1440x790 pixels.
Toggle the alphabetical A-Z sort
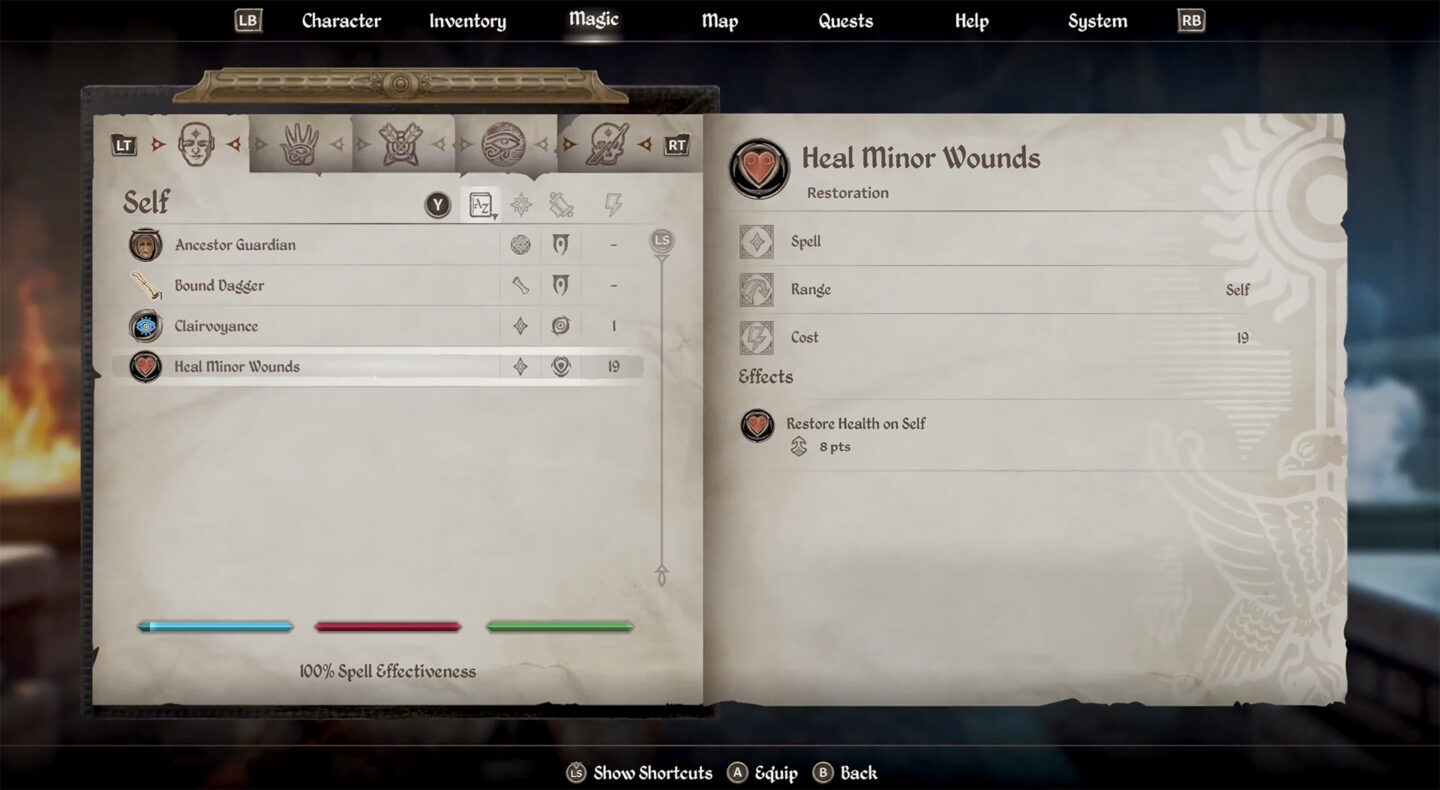point(482,203)
